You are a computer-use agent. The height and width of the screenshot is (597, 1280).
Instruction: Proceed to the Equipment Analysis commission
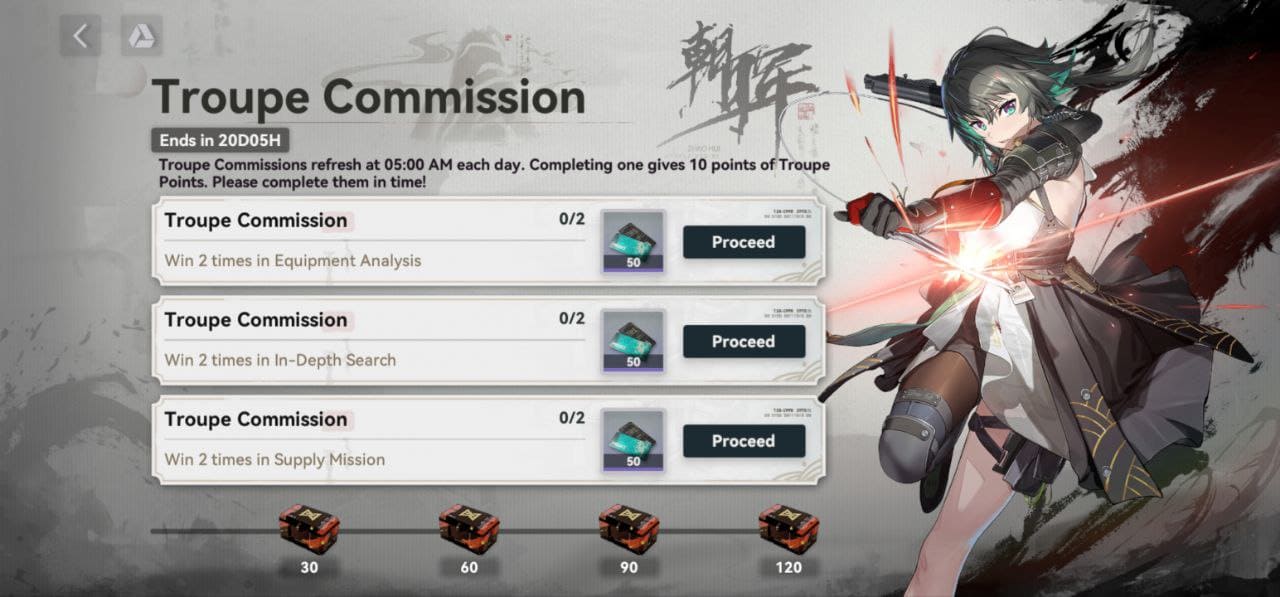743,242
